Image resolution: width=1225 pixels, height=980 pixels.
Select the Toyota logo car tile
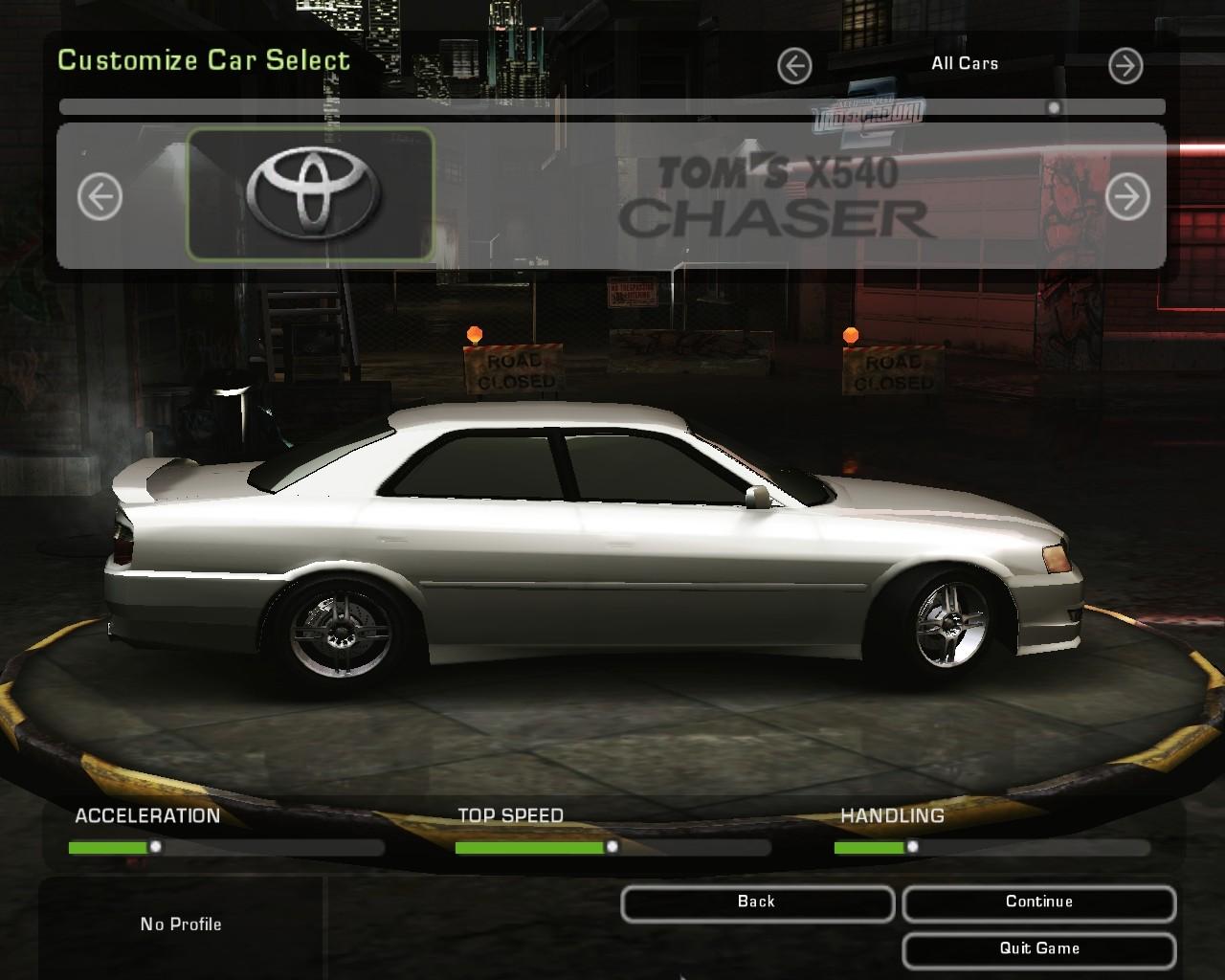(310, 195)
